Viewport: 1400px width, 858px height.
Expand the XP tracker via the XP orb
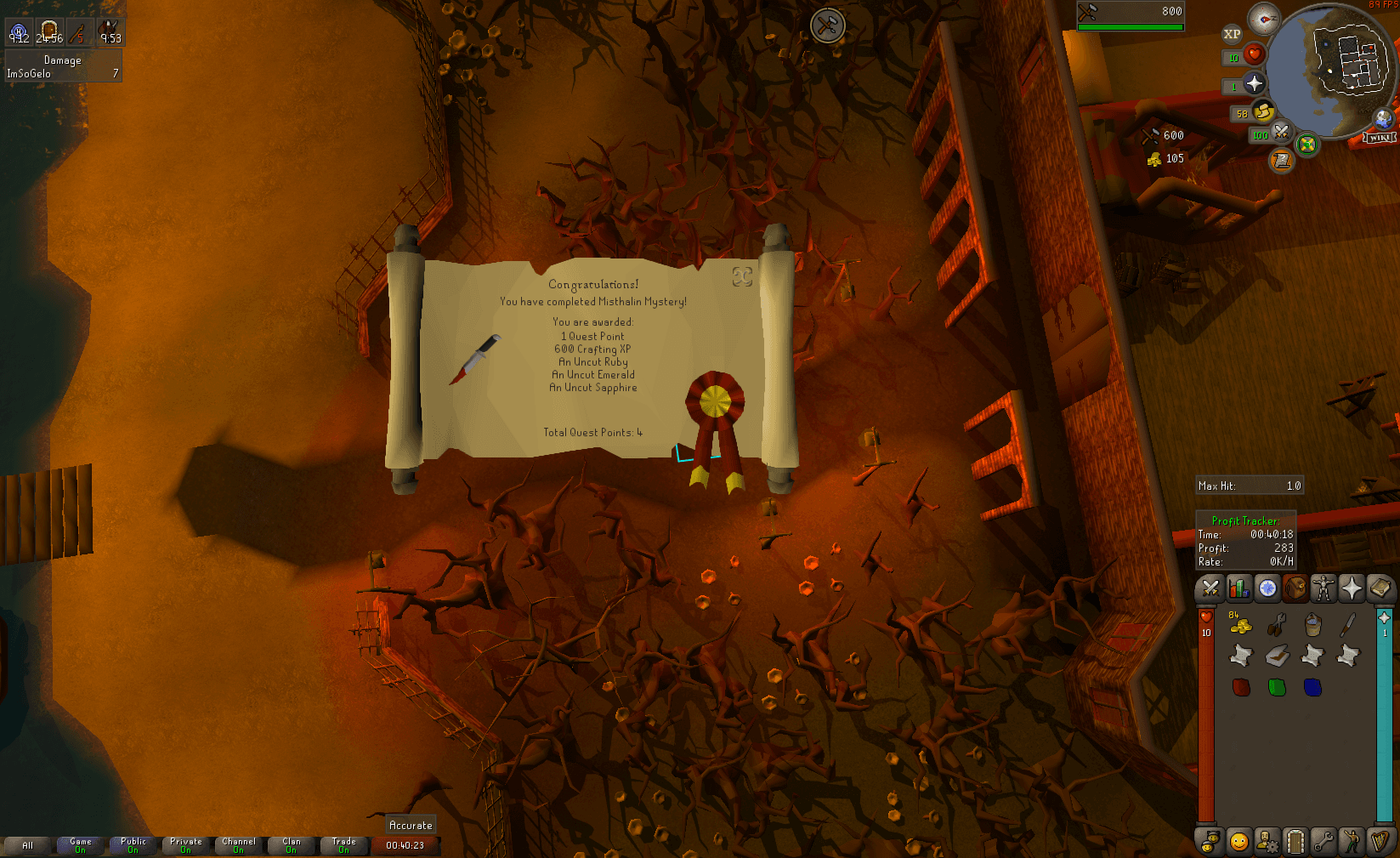click(x=1232, y=34)
